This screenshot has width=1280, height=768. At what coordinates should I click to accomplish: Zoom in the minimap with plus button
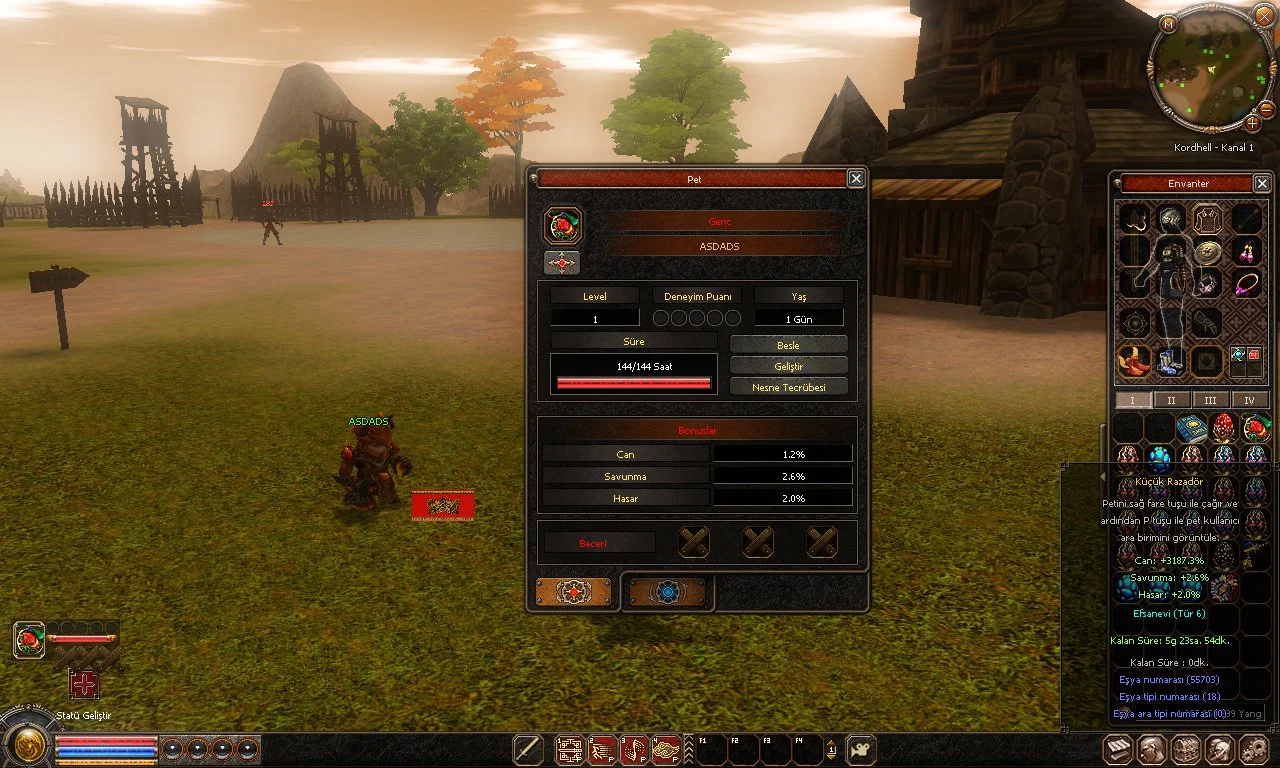[x=1252, y=124]
